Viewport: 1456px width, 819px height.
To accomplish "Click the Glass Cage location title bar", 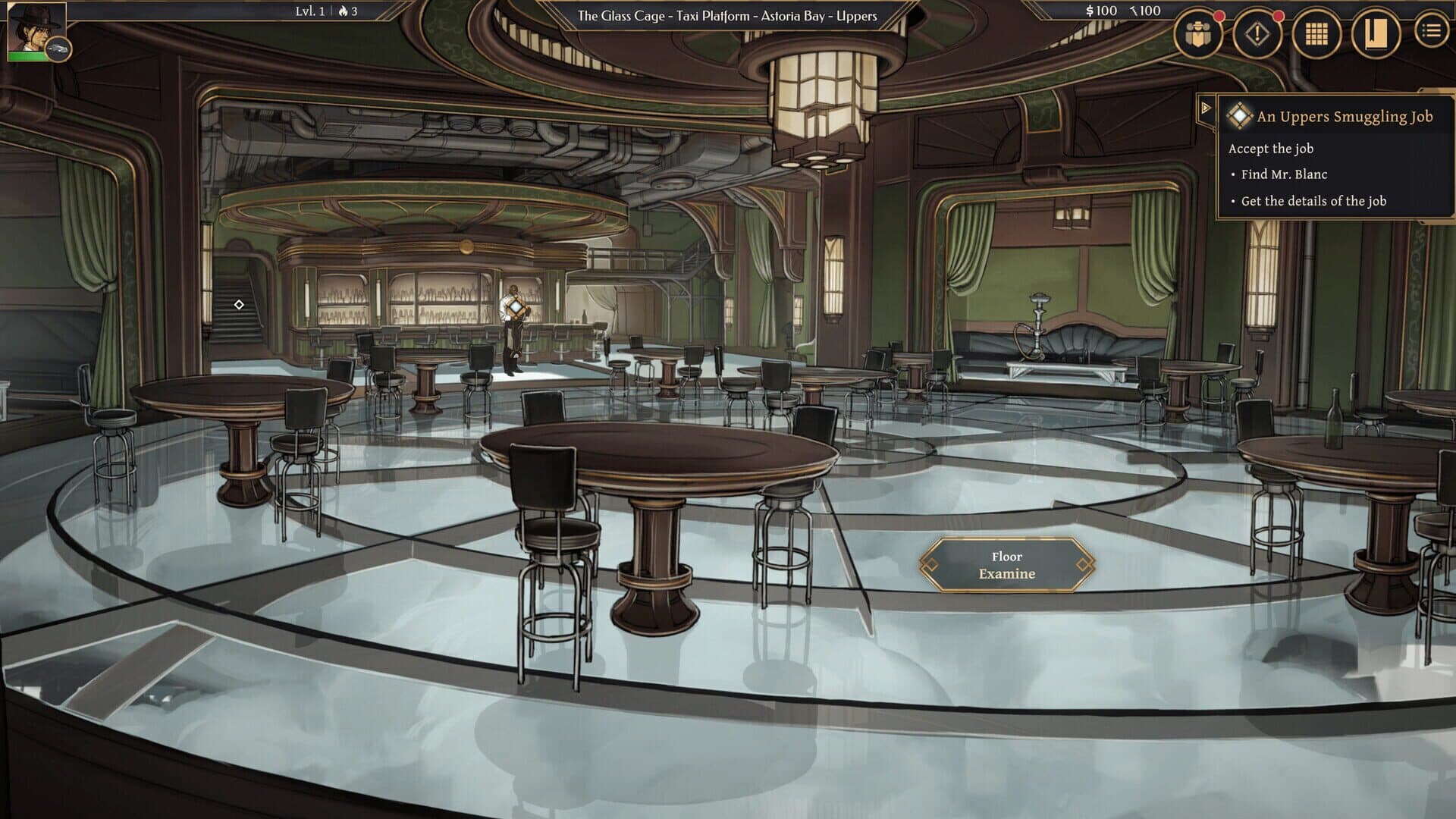I will (728, 13).
